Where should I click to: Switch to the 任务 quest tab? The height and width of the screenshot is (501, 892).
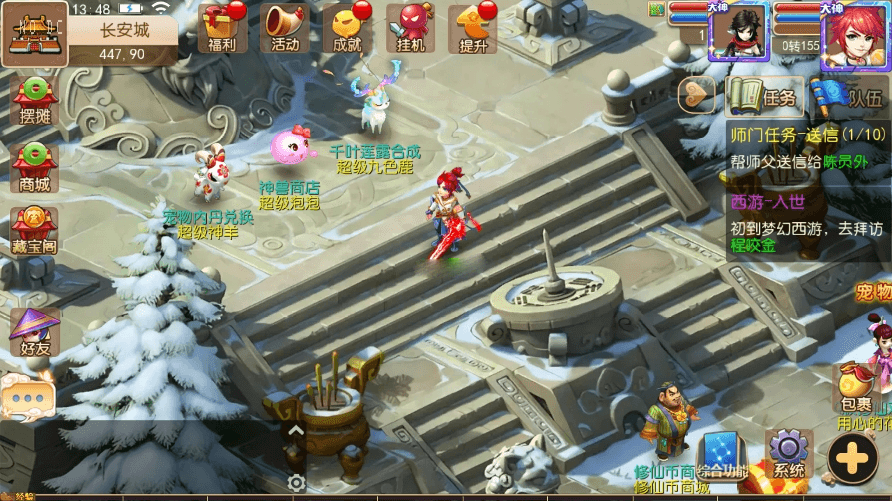tap(765, 97)
